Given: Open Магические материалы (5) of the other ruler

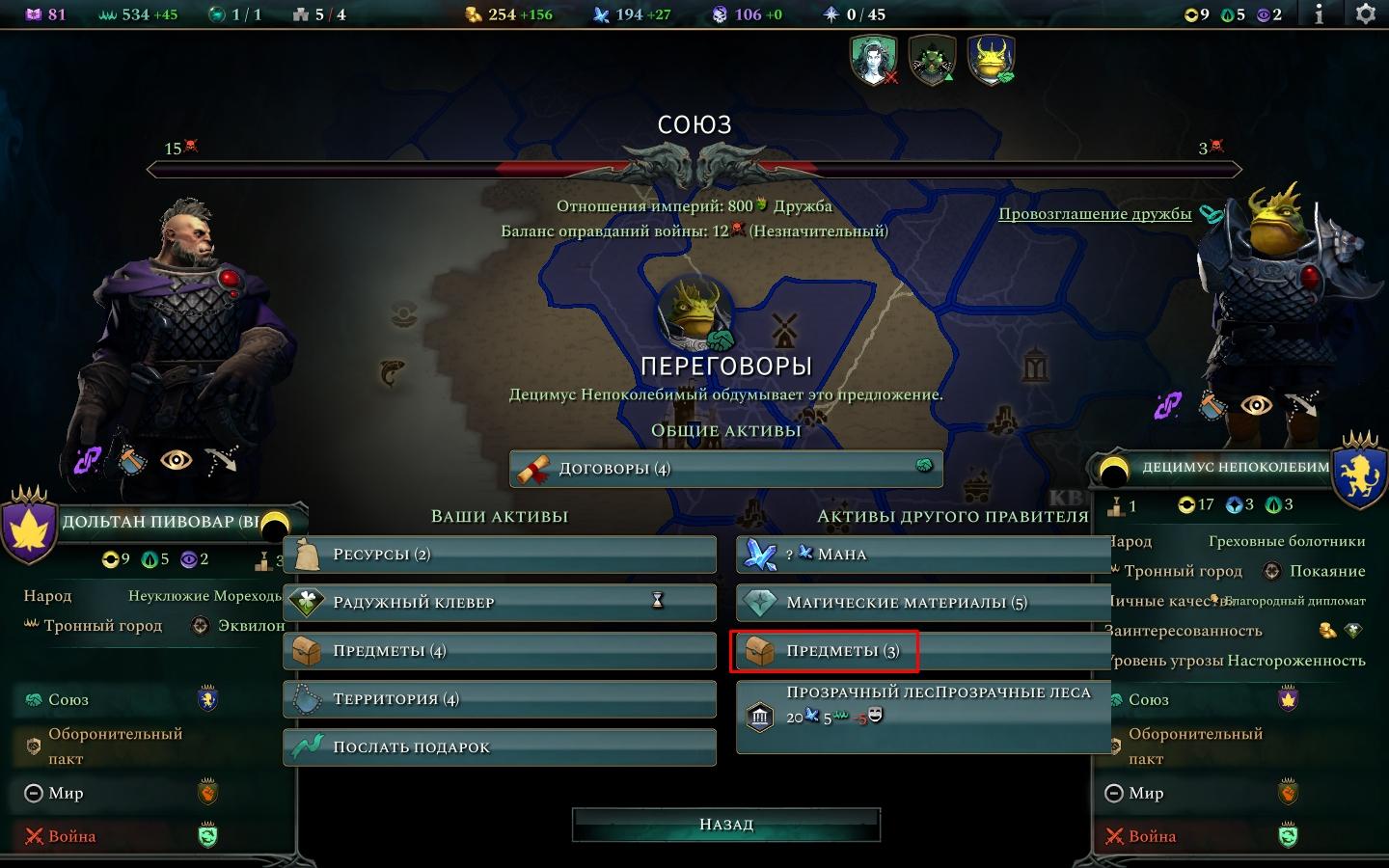Looking at the screenshot, I should coord(923,603).
